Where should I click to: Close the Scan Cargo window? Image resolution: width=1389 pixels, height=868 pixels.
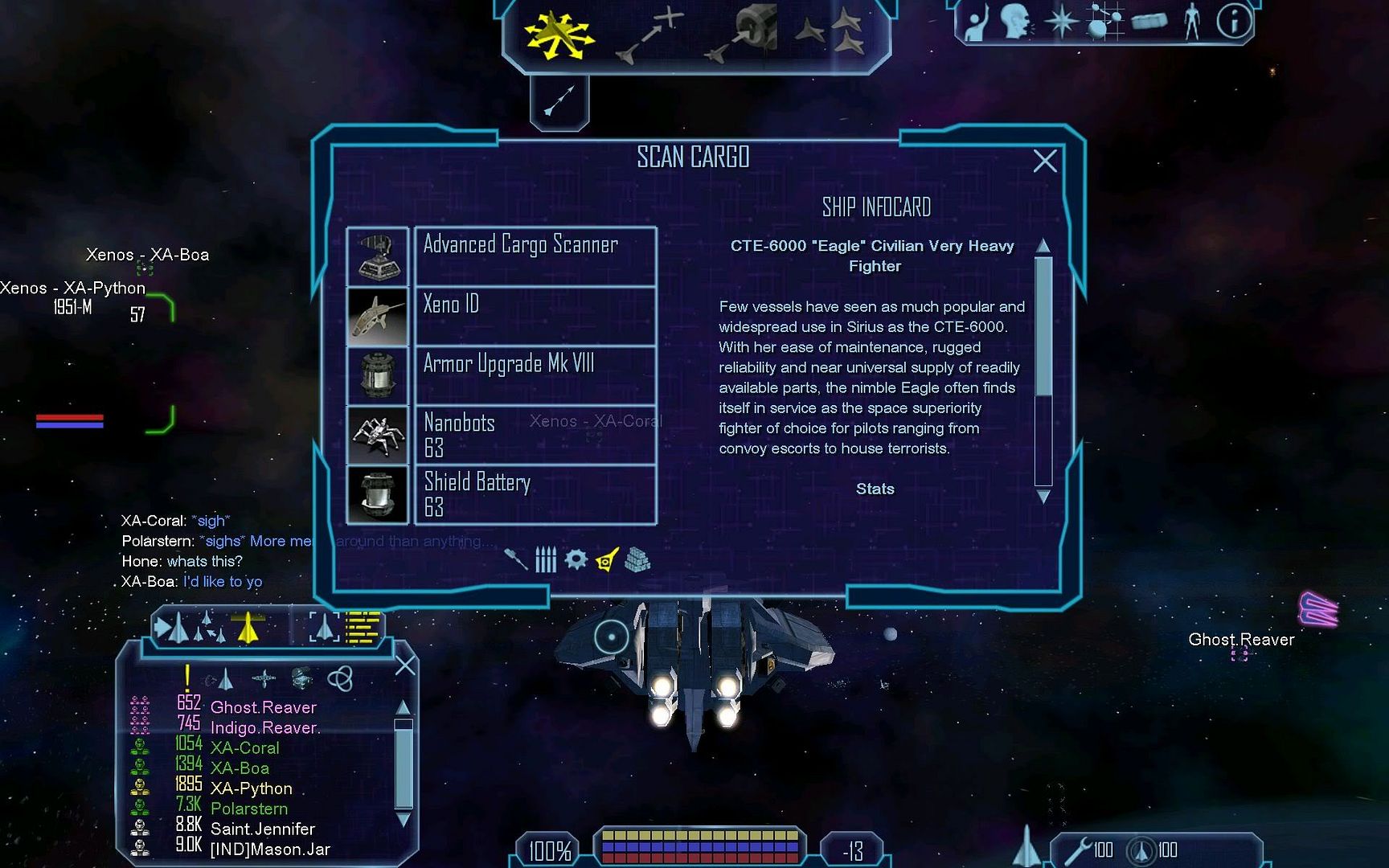point(1044,162)
